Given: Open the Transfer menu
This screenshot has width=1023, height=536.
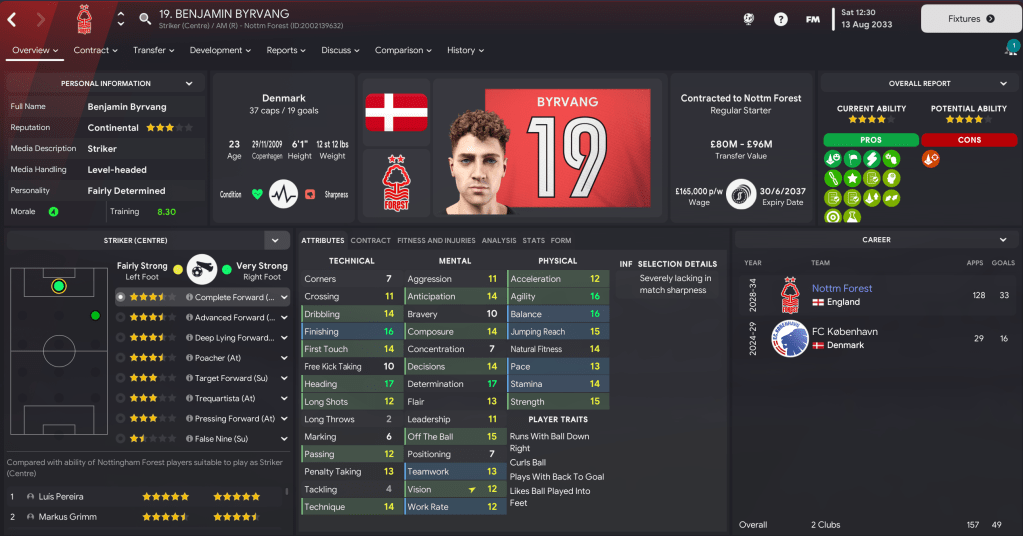Looking at the screenshot, I should (154, 50).
